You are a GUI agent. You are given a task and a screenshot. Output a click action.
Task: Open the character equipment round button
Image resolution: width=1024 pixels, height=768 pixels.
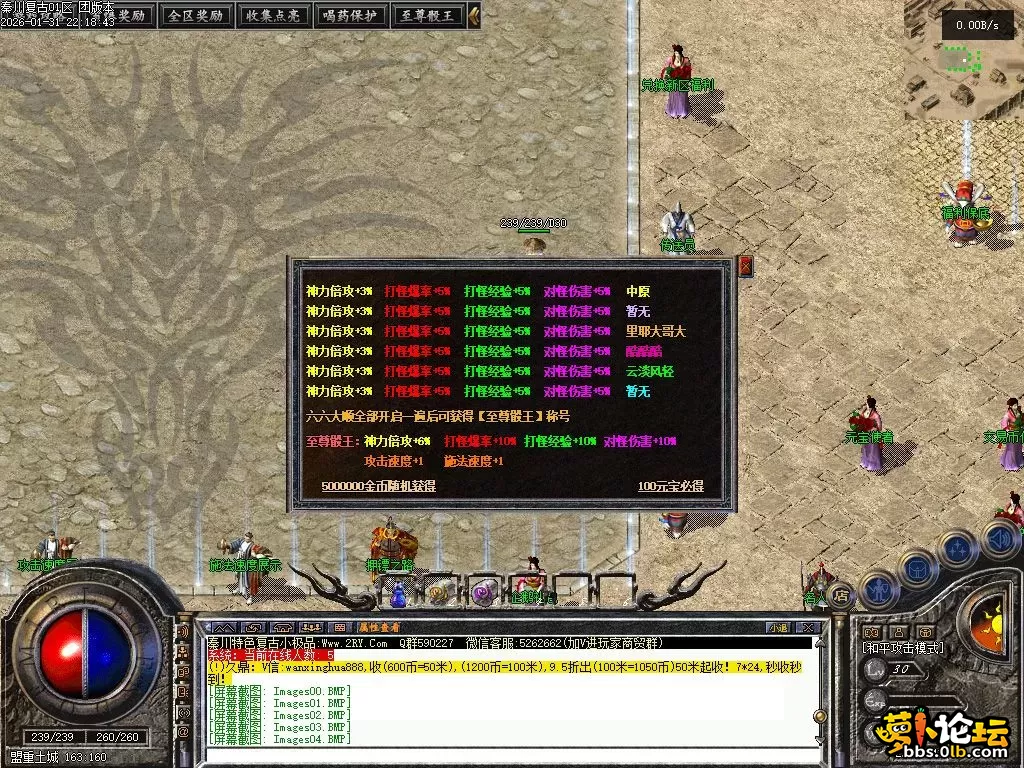(x=877, y=588)
